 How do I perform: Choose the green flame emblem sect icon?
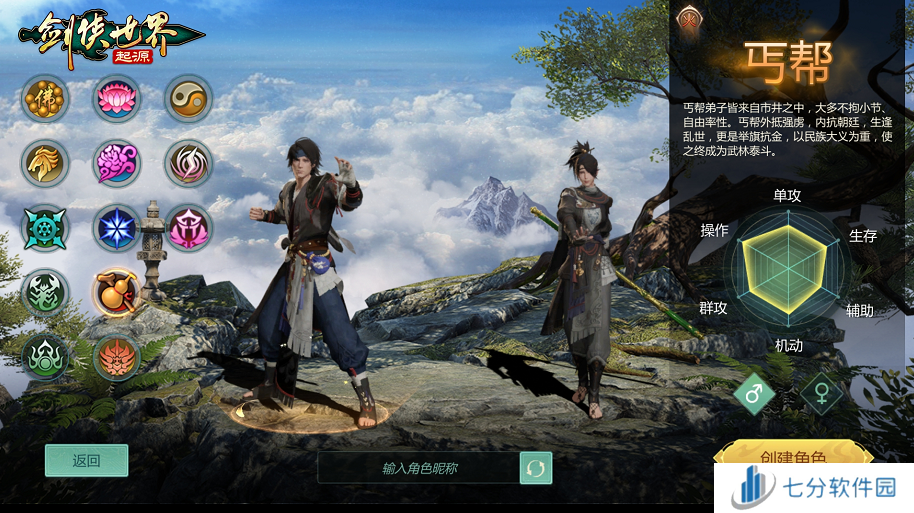tap(45, 358)
